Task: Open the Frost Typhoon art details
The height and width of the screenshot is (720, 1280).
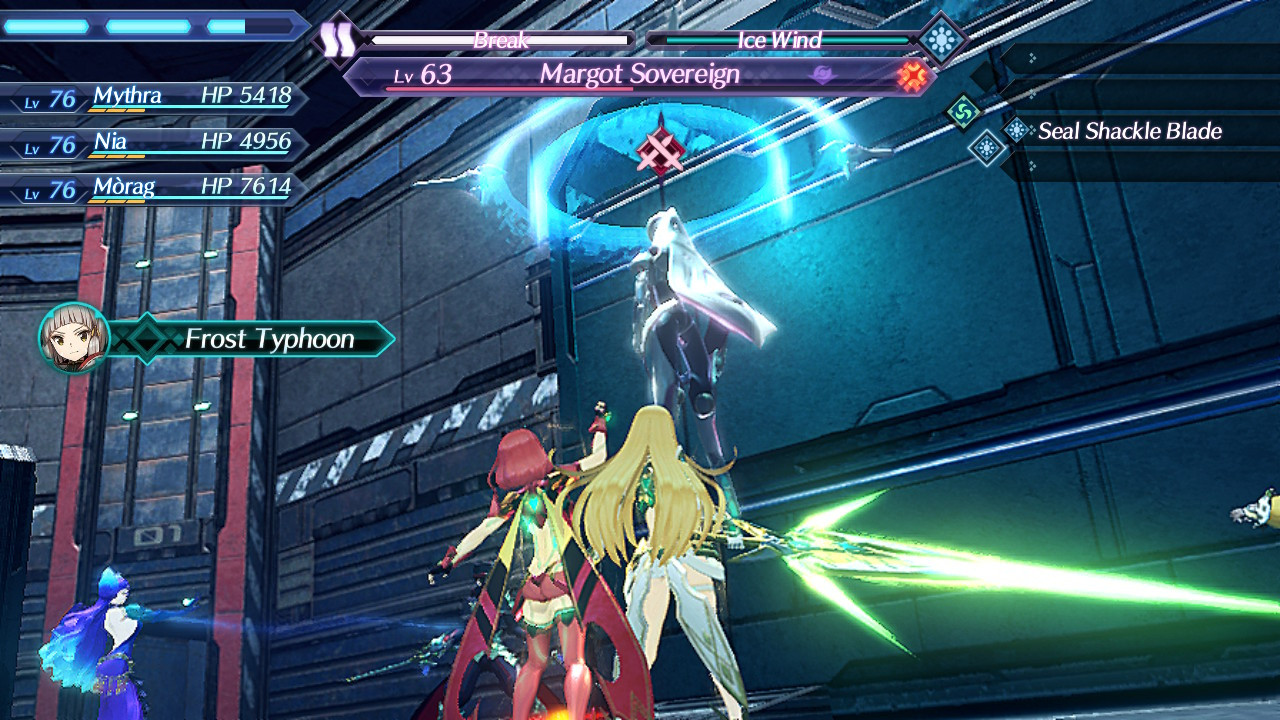Action: (270, 339)
